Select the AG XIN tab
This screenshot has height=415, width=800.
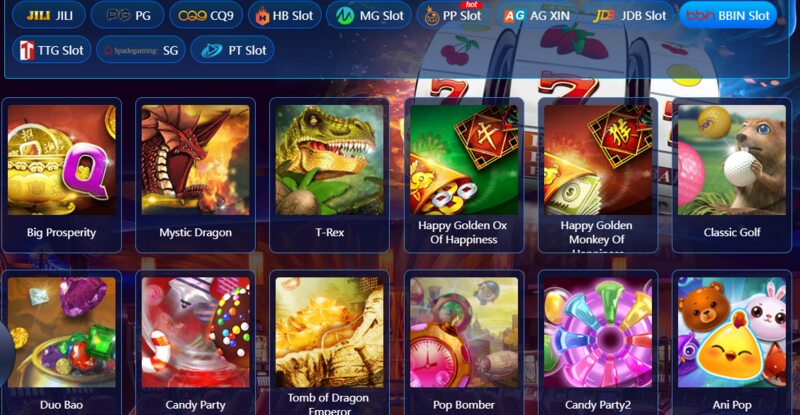coord(537,16)
